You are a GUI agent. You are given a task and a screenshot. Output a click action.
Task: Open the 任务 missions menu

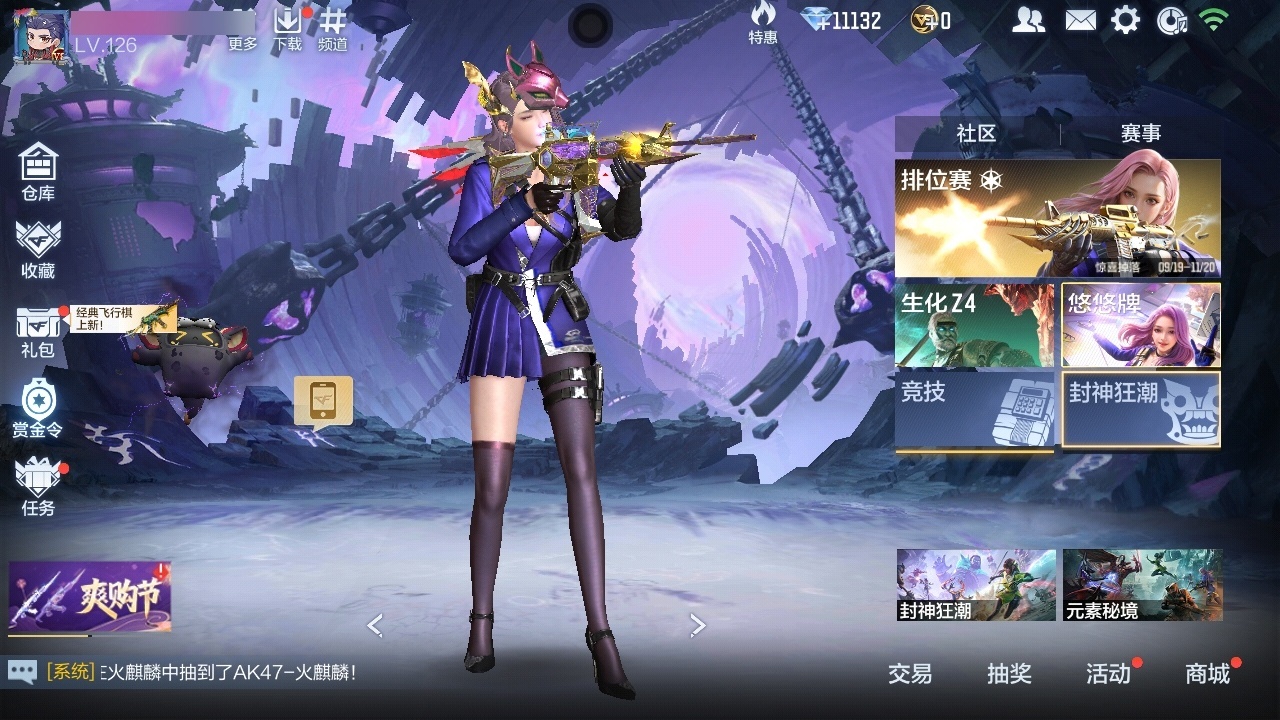[x=38, y=486]
